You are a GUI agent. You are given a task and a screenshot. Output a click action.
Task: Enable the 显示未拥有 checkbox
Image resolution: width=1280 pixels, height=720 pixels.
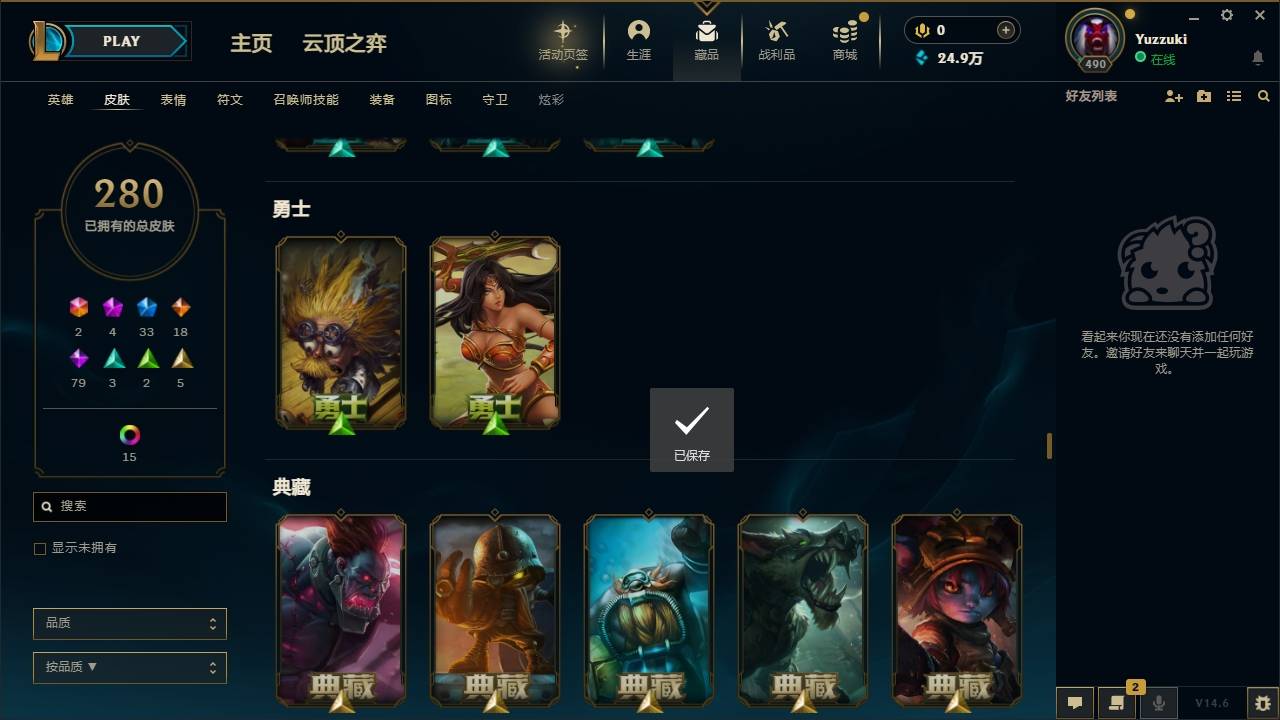(x=39, y=548)
